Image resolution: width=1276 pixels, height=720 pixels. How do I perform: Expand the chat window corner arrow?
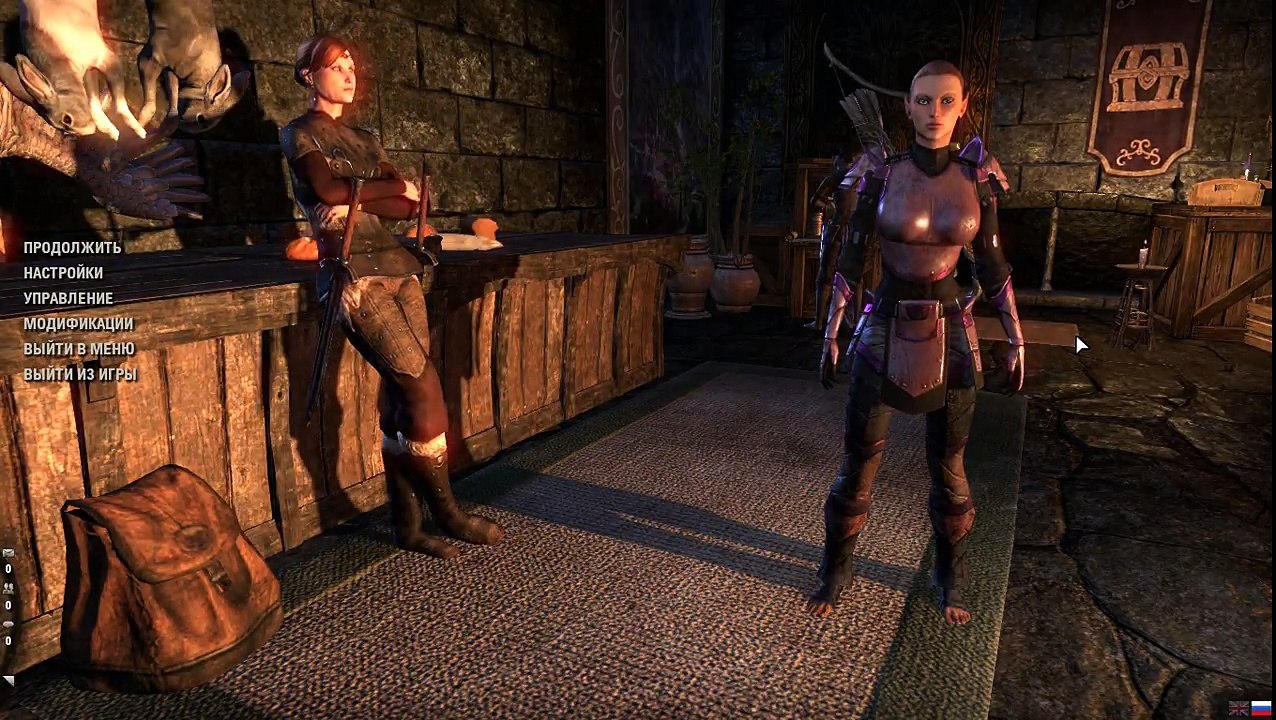point(8,681)
